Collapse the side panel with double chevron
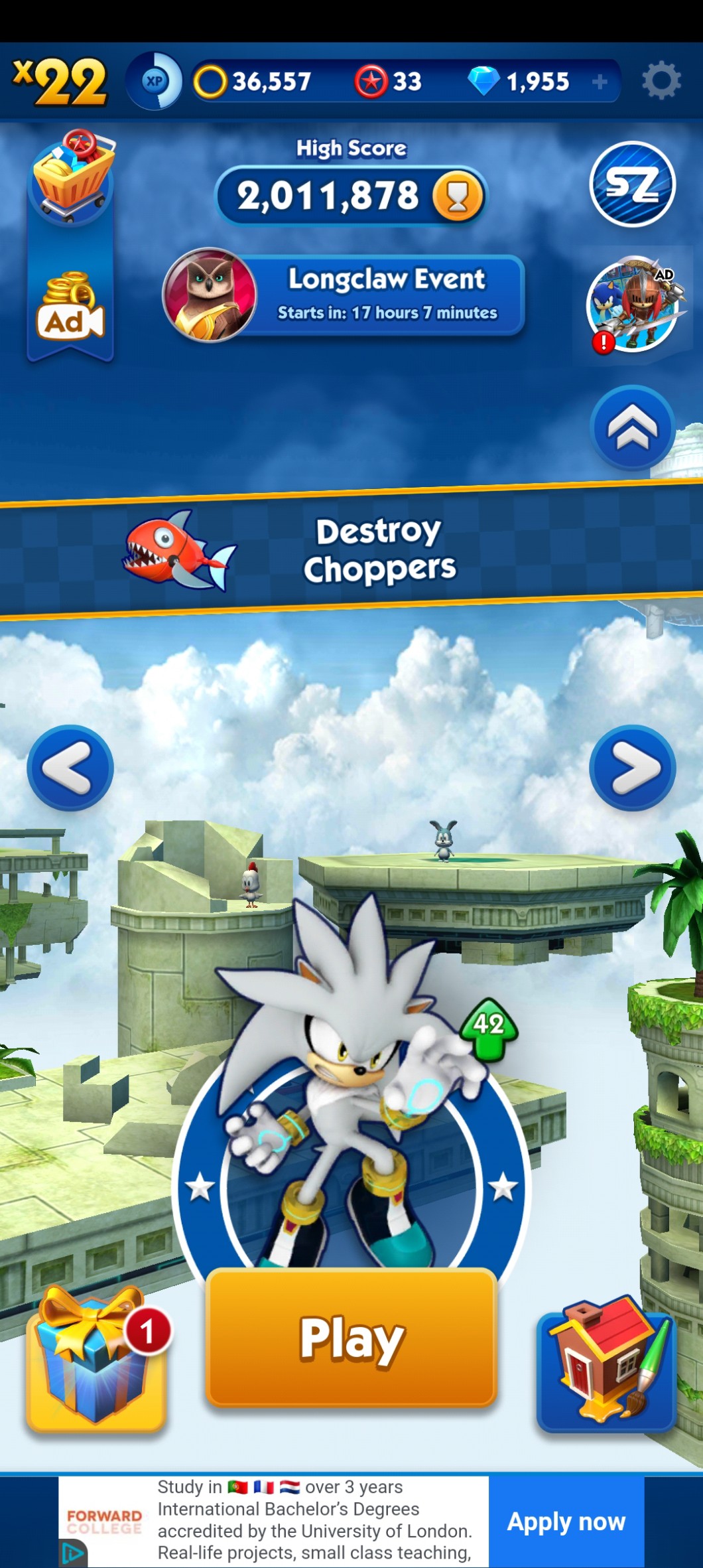Viewport: 703px width, 1568px height. click(632, 428)
